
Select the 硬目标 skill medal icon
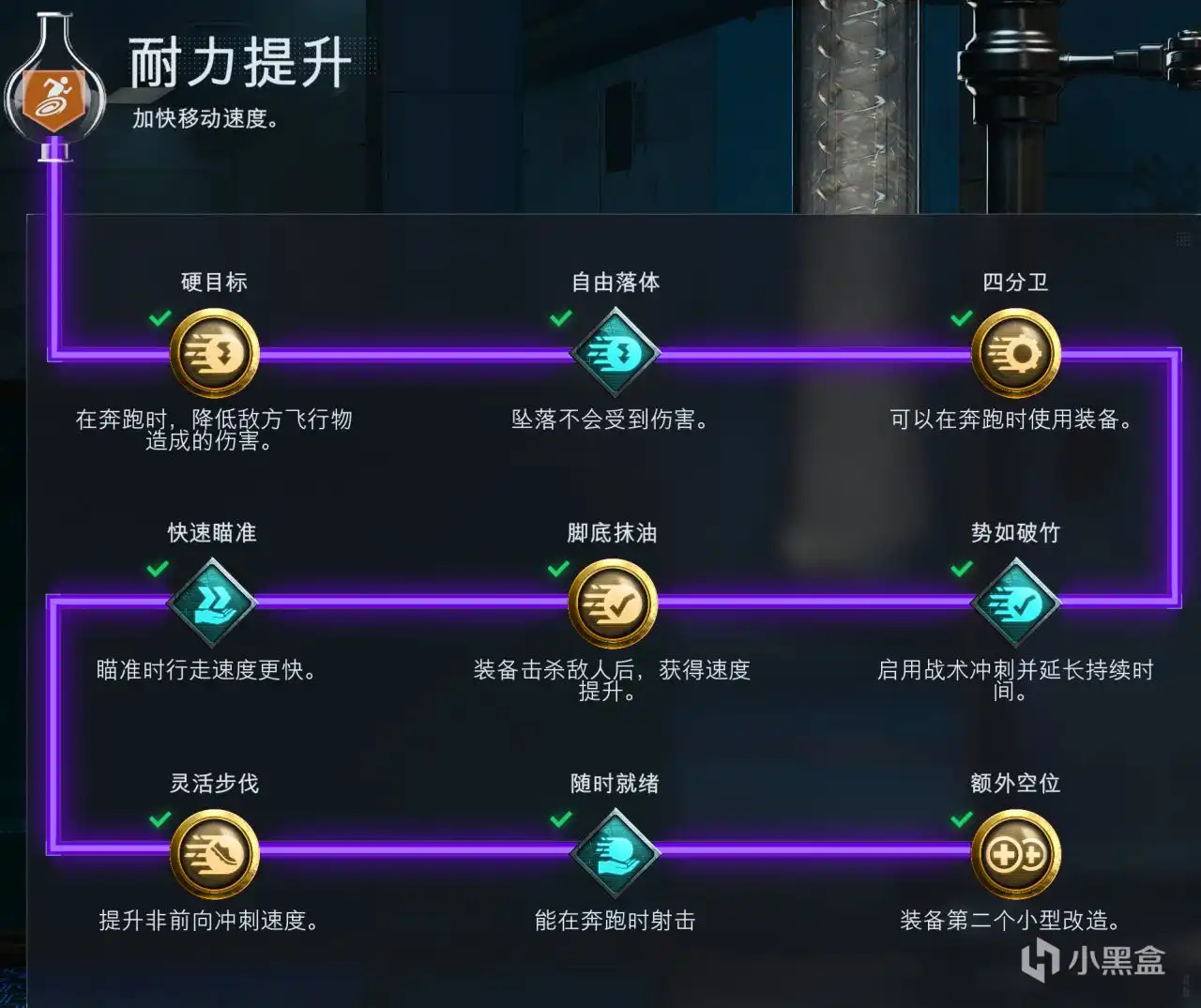(x=214, y=354)
